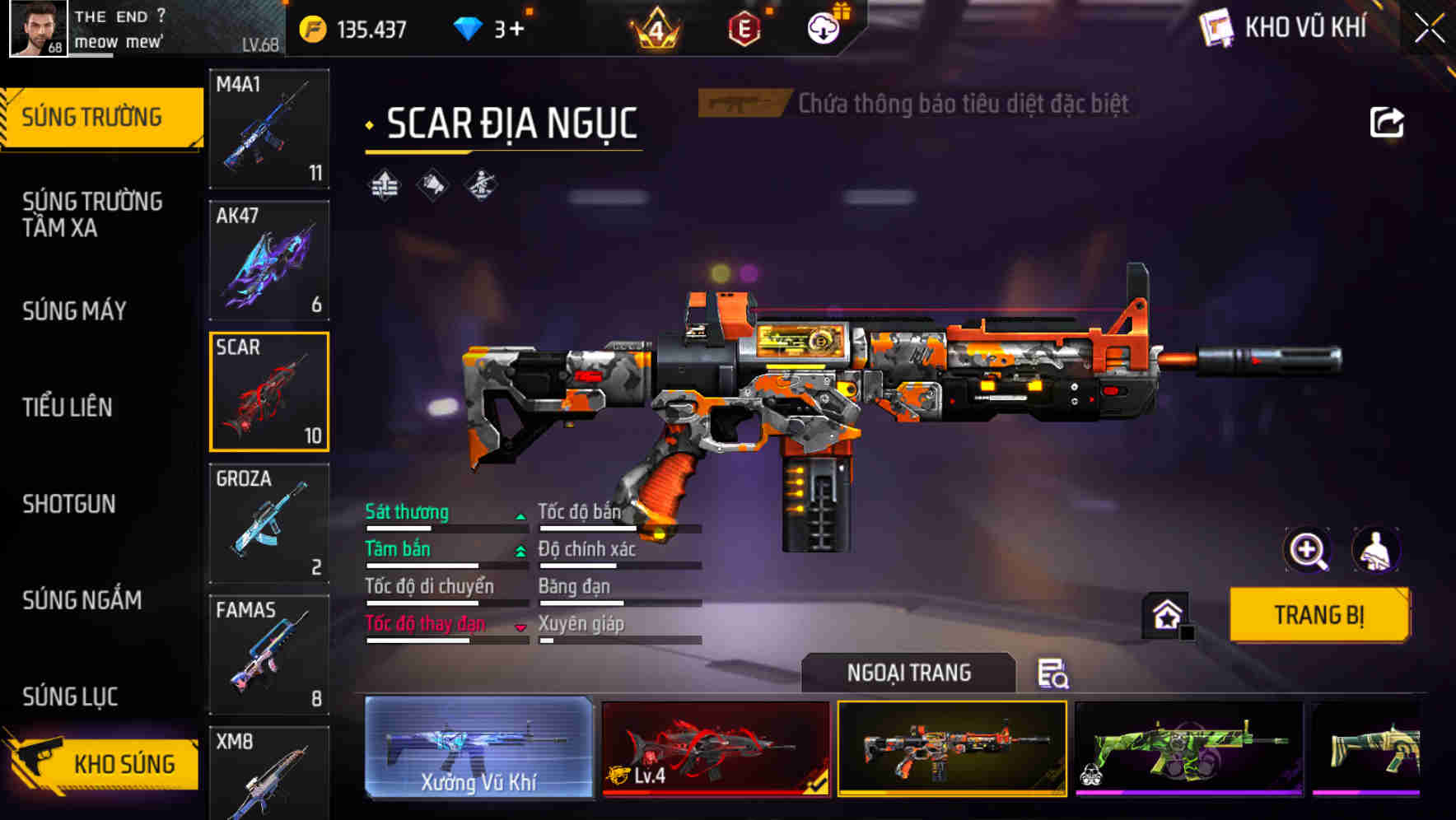Click the stat upgrade arrow icon
This screenshot has width=1456, height=820.
click(384, 183)
